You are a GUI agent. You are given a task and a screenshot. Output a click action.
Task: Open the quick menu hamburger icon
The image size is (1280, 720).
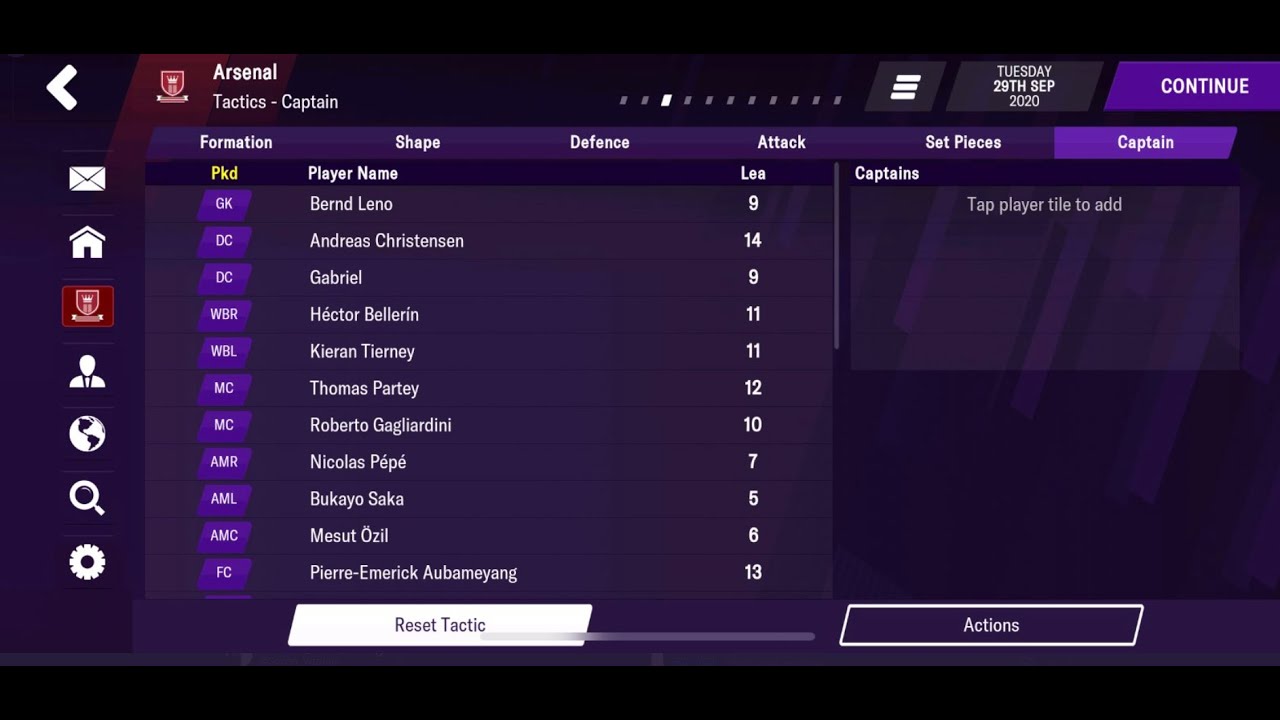pyautogui.click(x=903, y=87)
